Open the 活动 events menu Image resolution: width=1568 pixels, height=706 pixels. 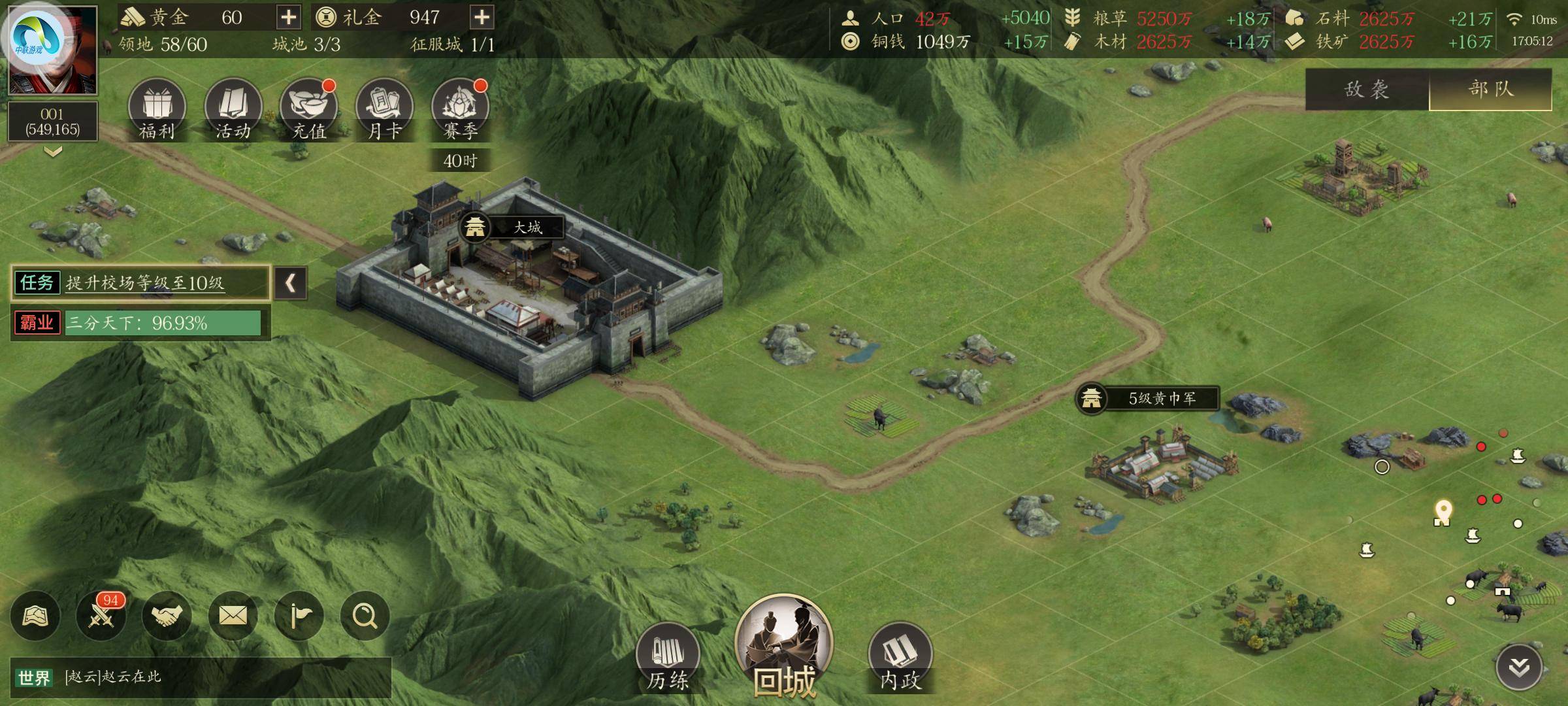coord(233,109)
